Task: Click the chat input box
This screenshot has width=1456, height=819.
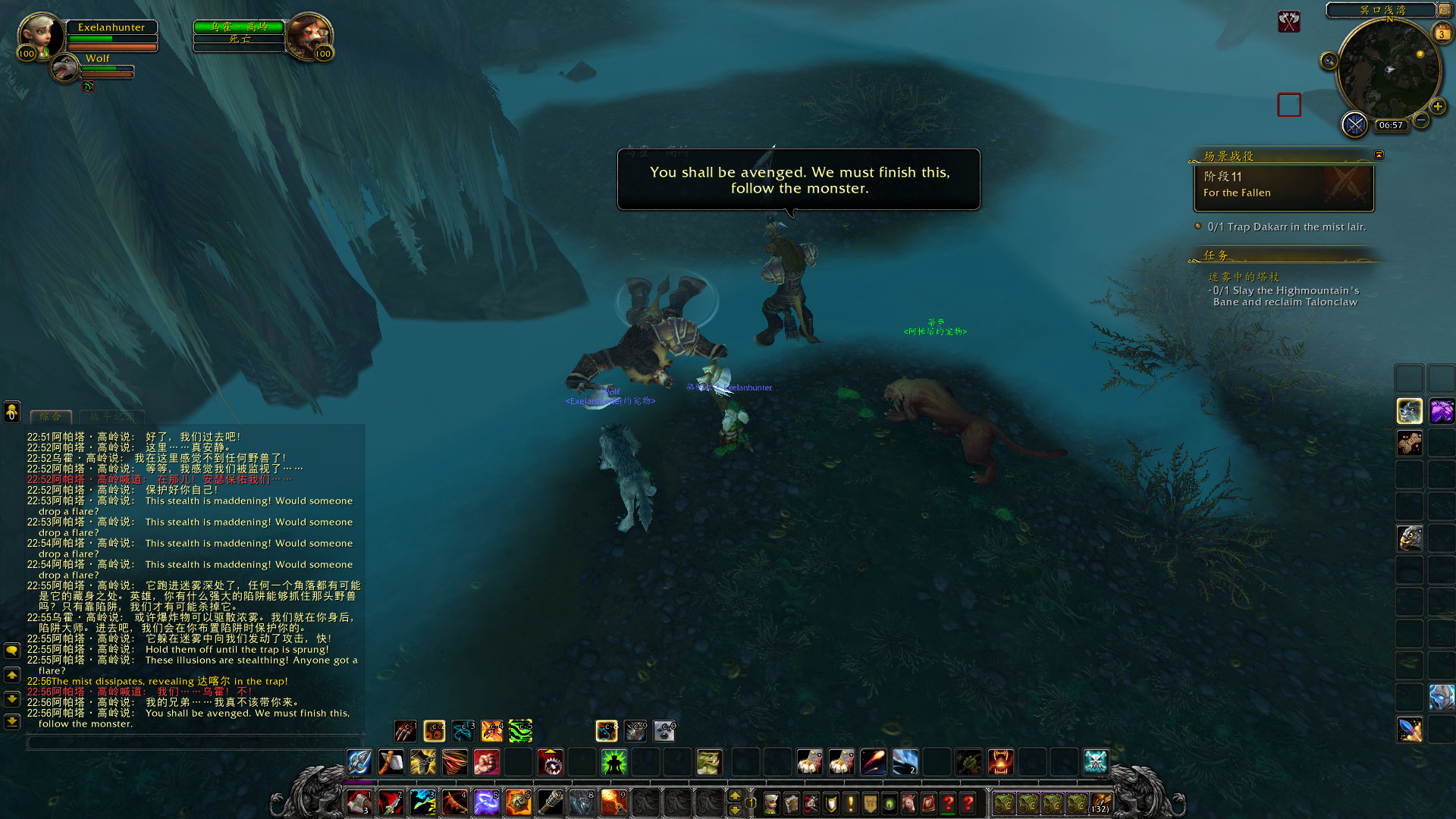Action: [195, 742]
